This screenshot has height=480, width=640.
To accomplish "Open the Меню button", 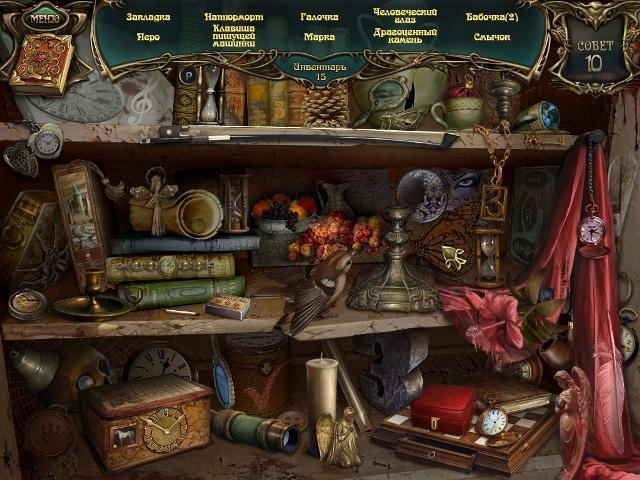I will click(x=43, y=17).
